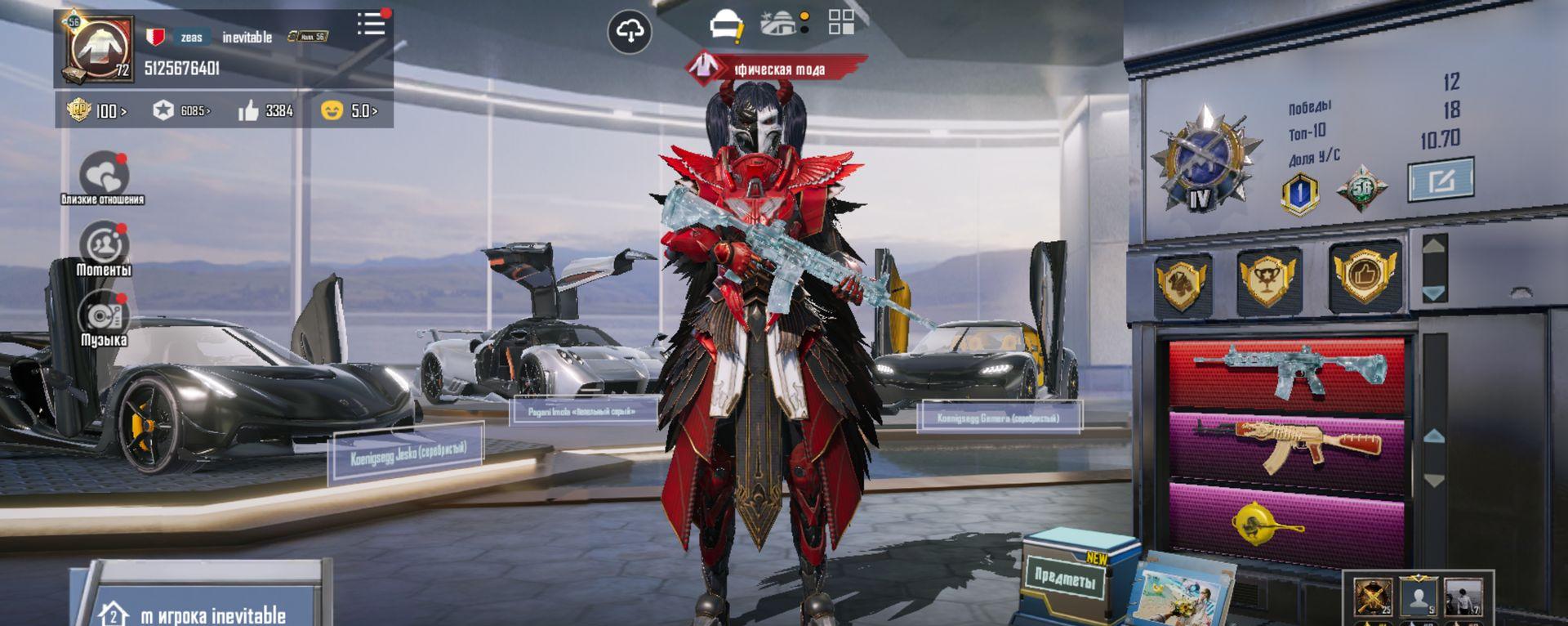
Task: Open the list menu with red notification dot
Action: point(372,24)
